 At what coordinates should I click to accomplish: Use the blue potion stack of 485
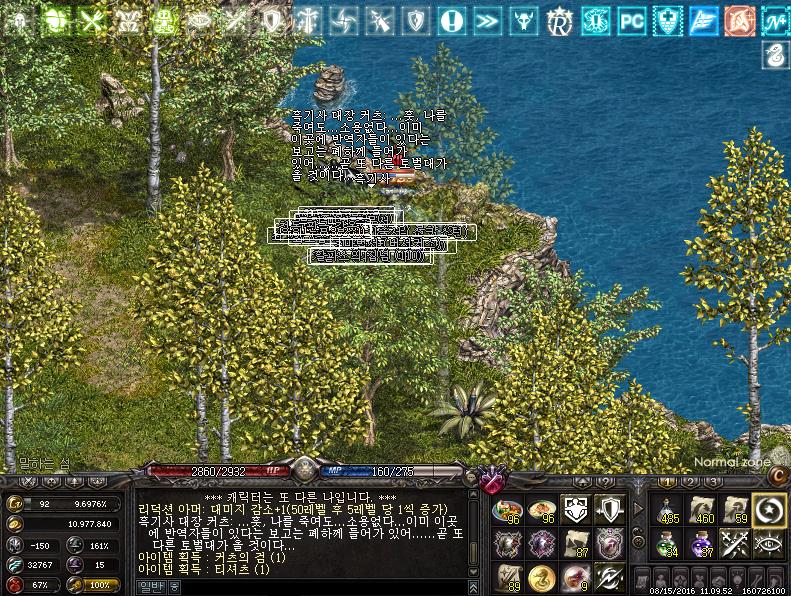pos(668,510)
